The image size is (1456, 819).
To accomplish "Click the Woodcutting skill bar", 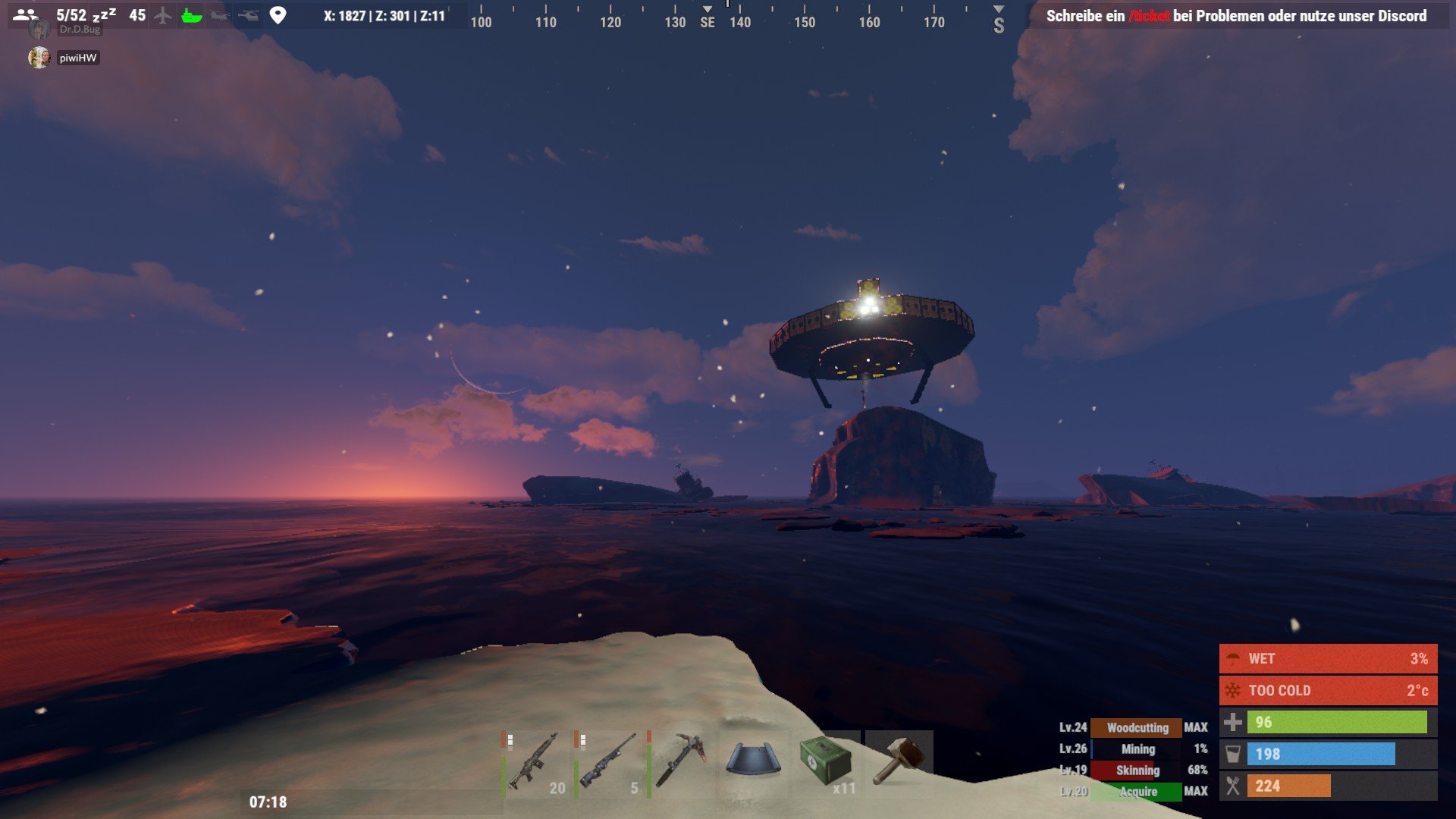I will click(x=1136, y=727).
